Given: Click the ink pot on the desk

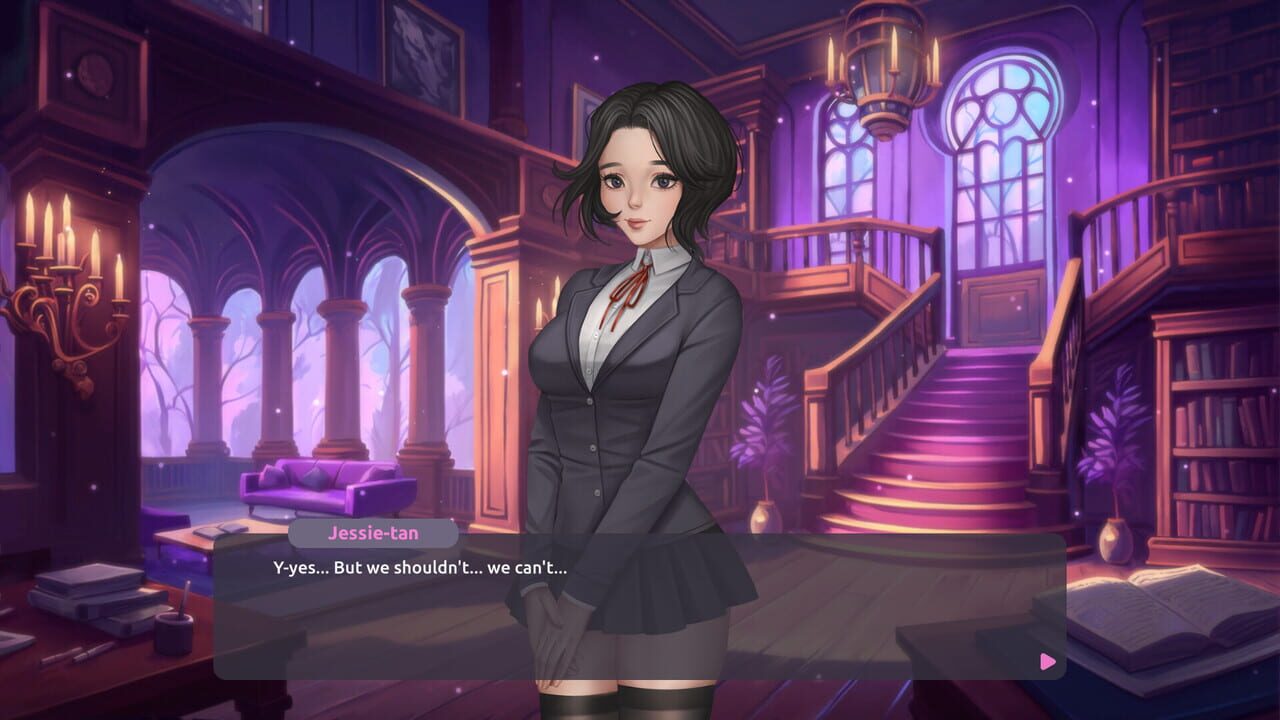Looking at the screenshot, I should click(172, 633).
